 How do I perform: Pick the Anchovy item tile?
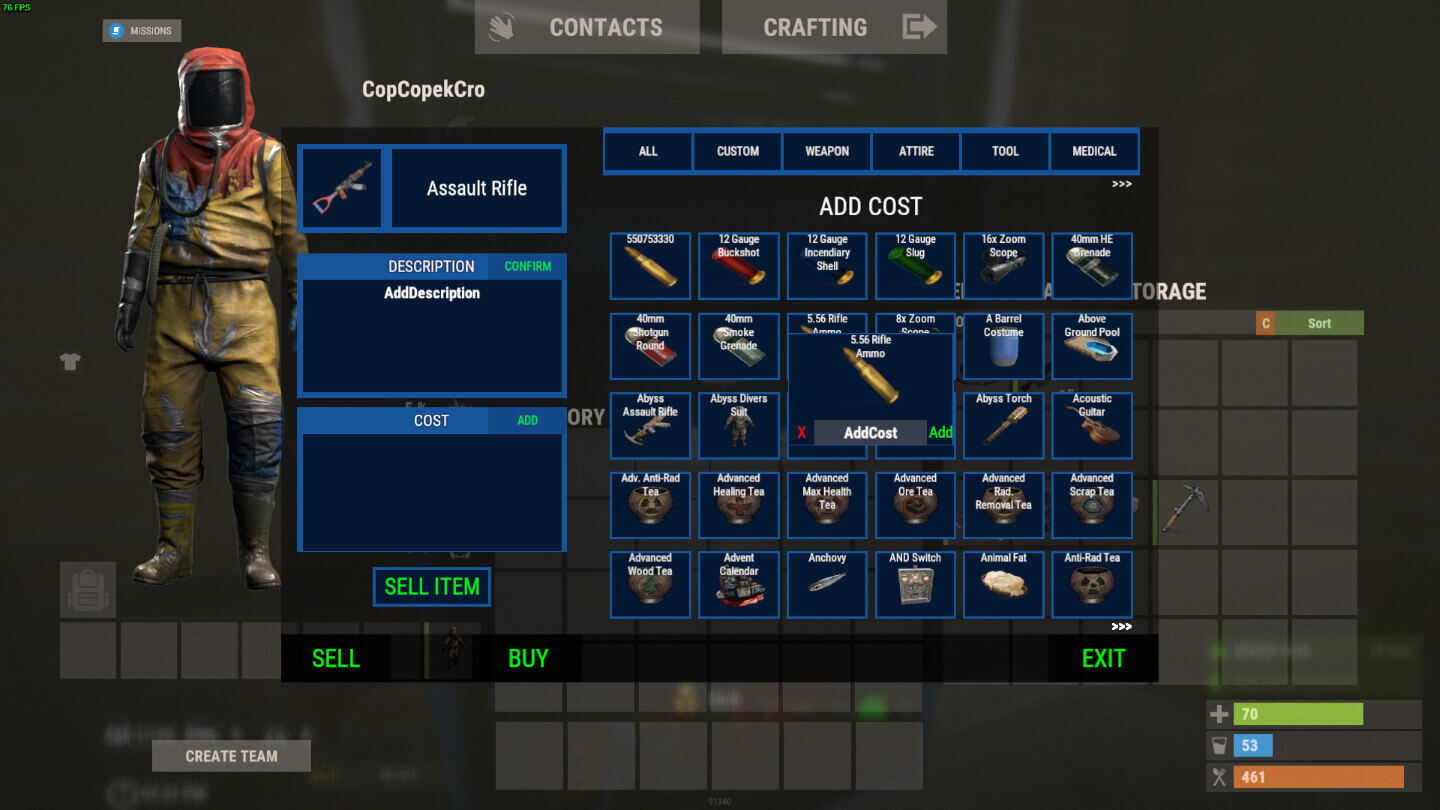pos(827,584)
